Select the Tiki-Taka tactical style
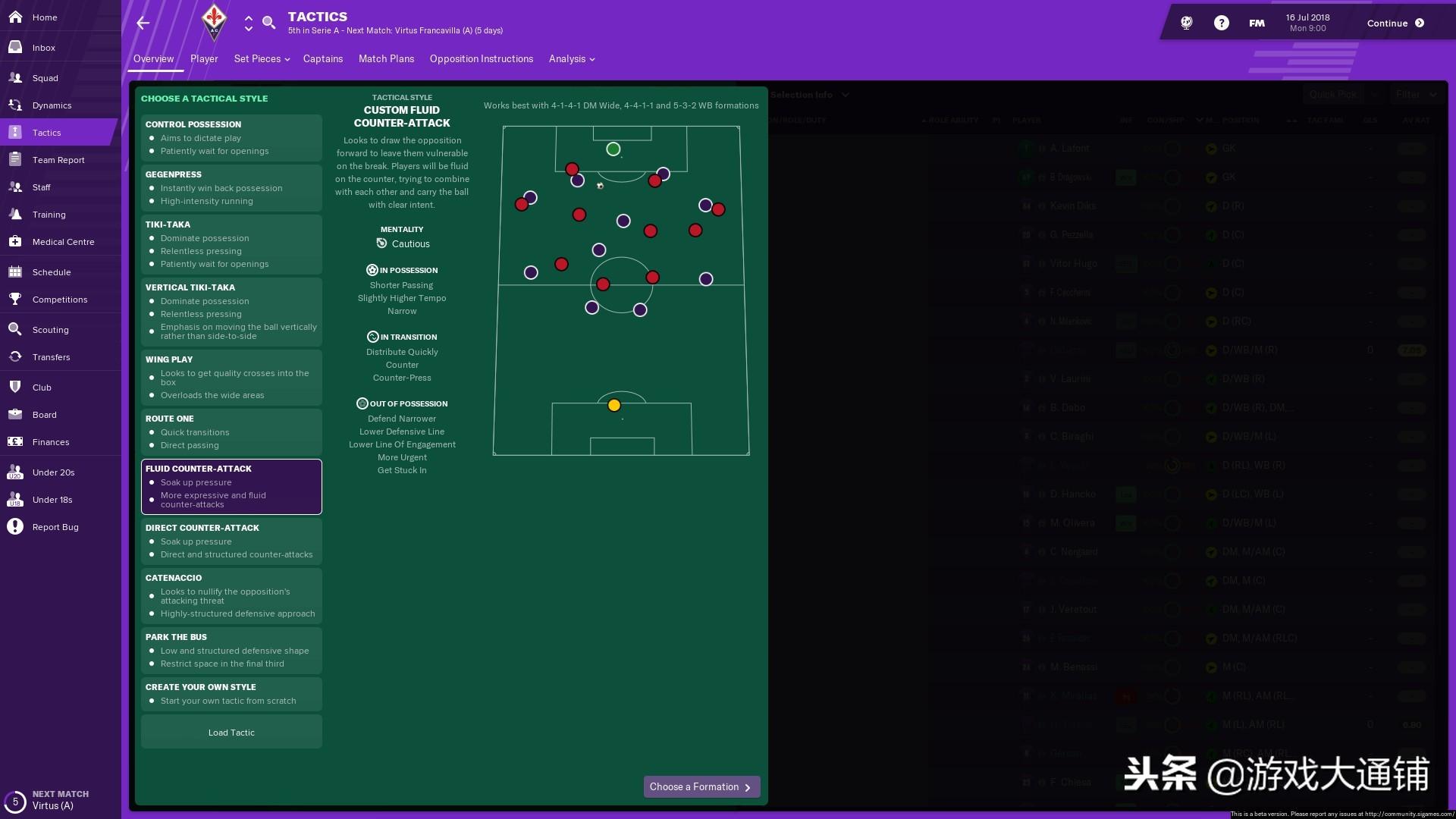The image size is (1456, 819). (231, 244)
